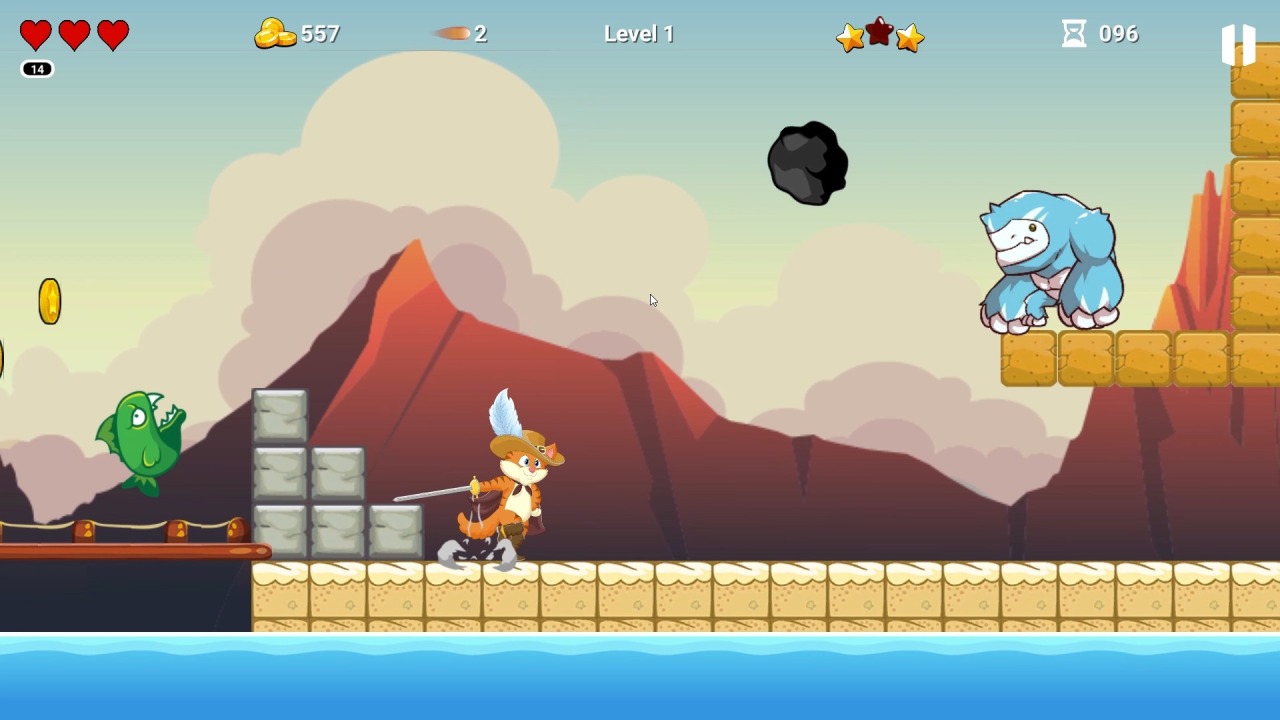Click the falling black boulder

808,163
